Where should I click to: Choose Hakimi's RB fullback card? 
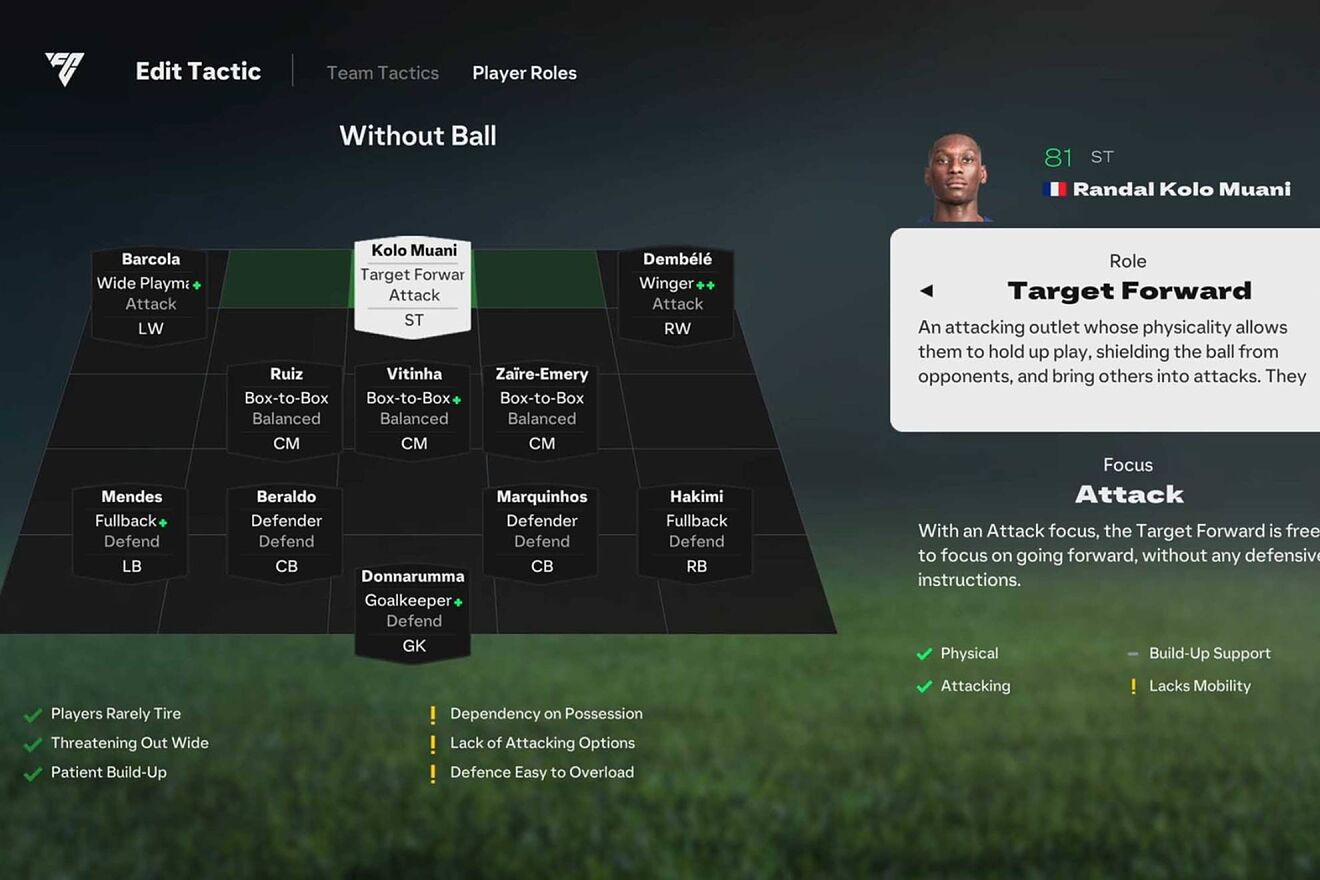point(696,531)
